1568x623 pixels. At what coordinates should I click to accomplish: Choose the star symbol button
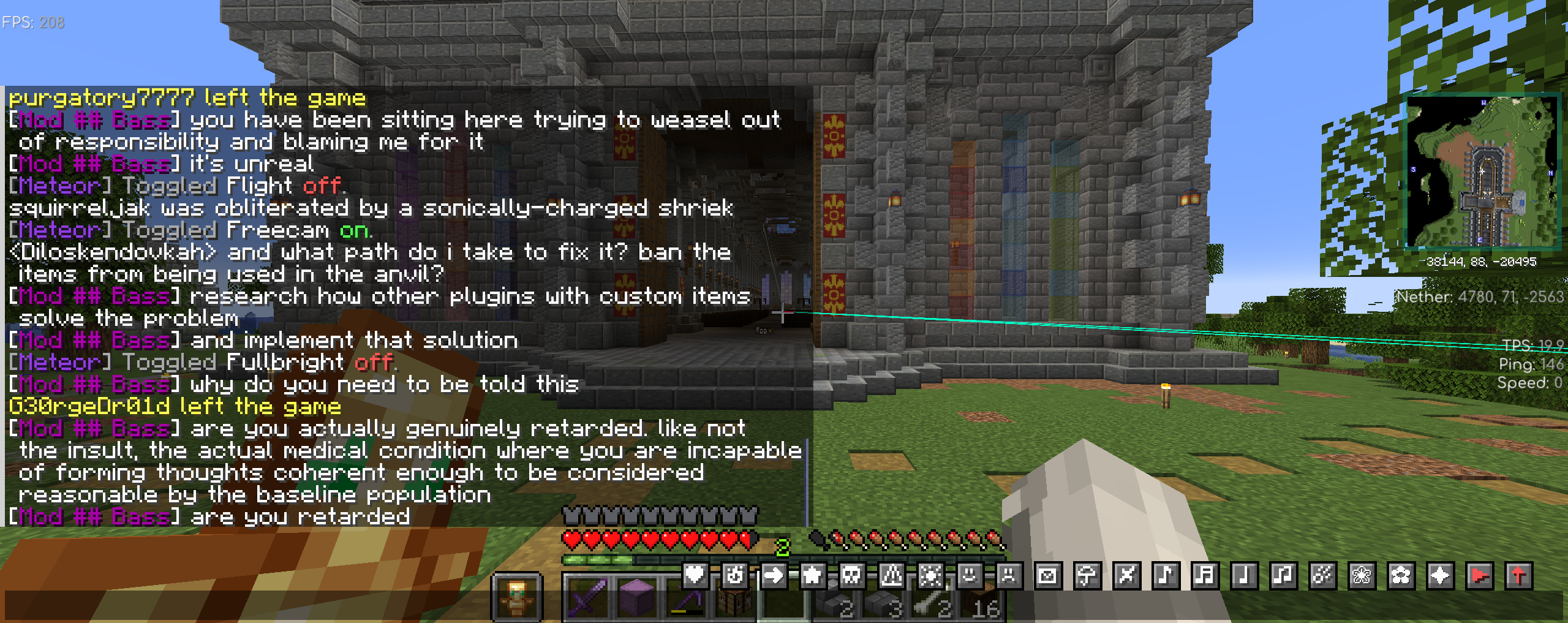click(x=813, y=575)
